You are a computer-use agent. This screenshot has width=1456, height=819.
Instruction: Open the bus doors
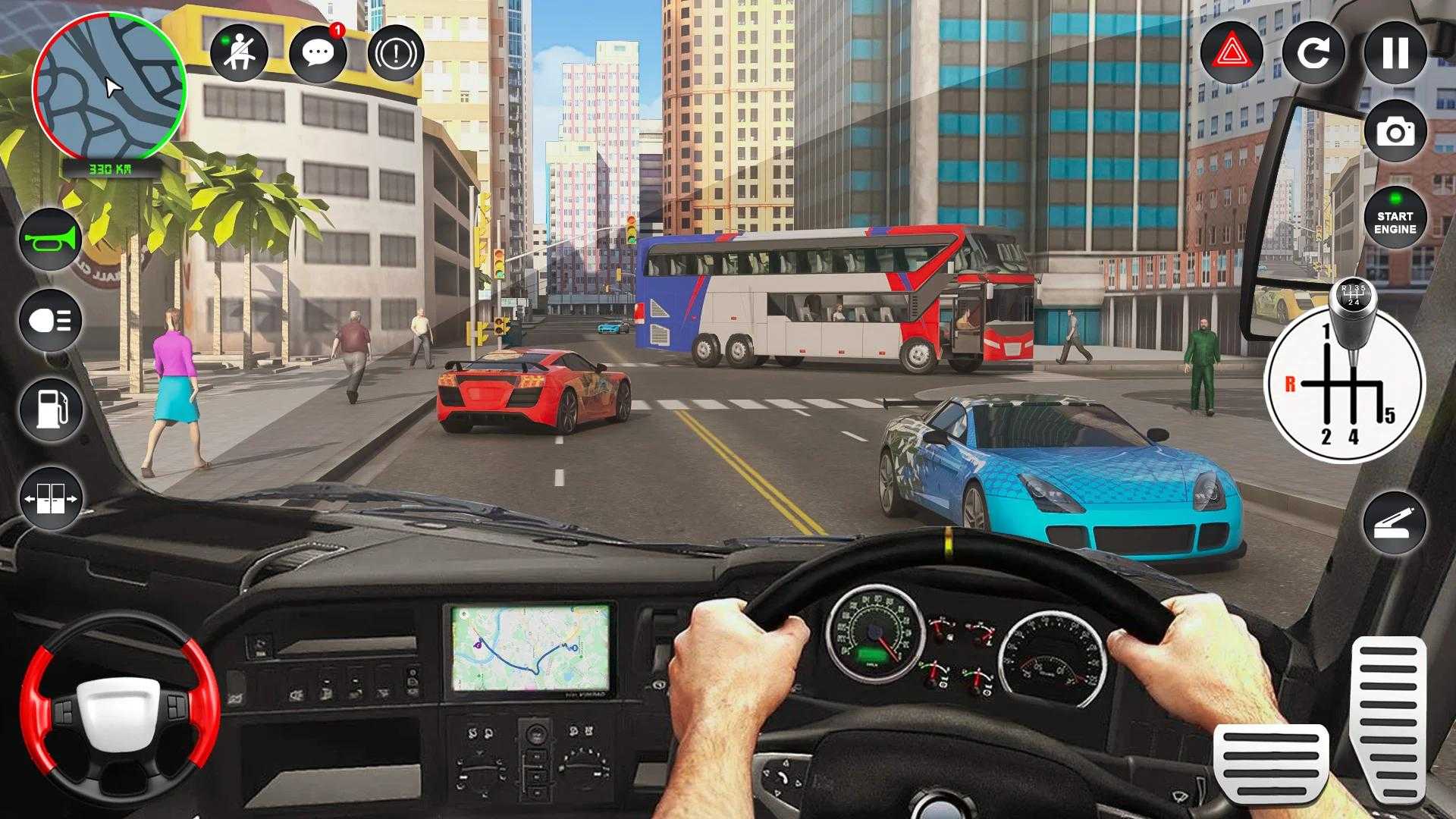coord(51,498)
